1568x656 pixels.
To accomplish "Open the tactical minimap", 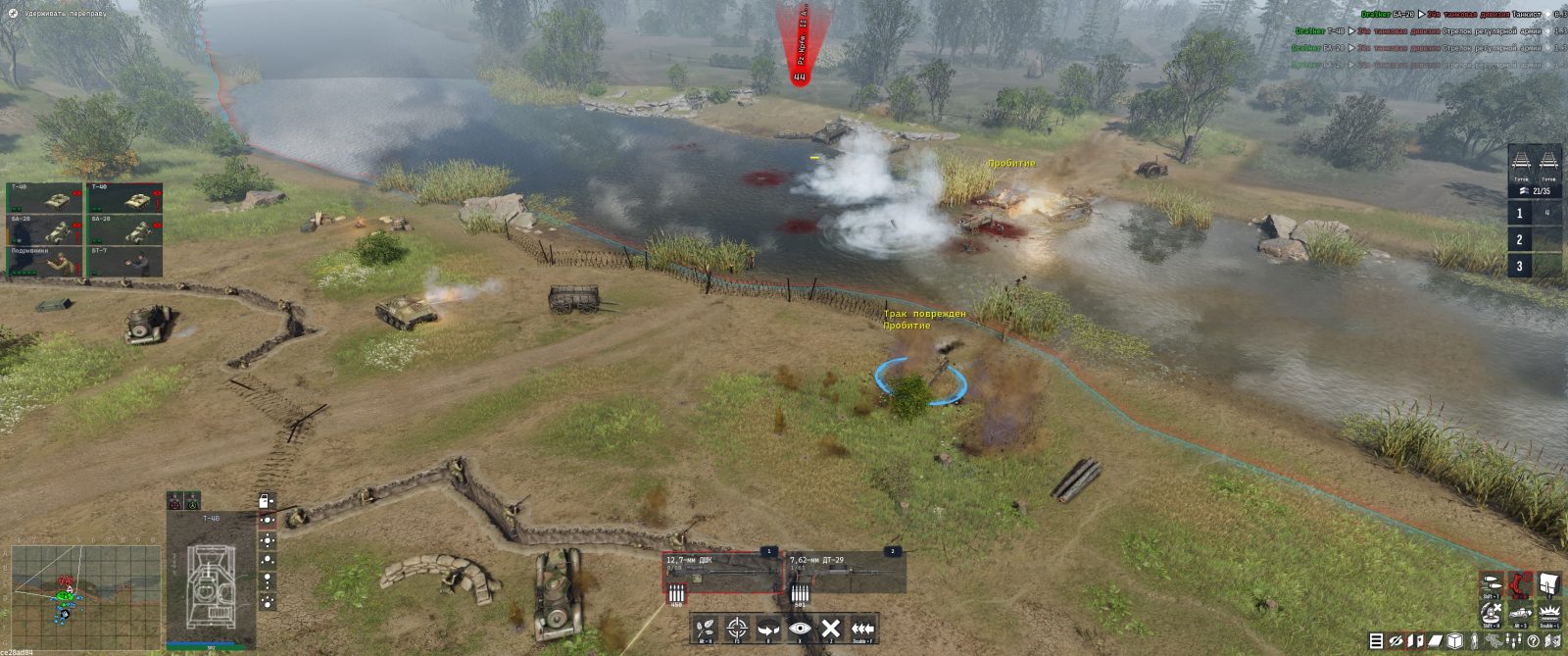I will pyautogui.click(x=84, y=598).
